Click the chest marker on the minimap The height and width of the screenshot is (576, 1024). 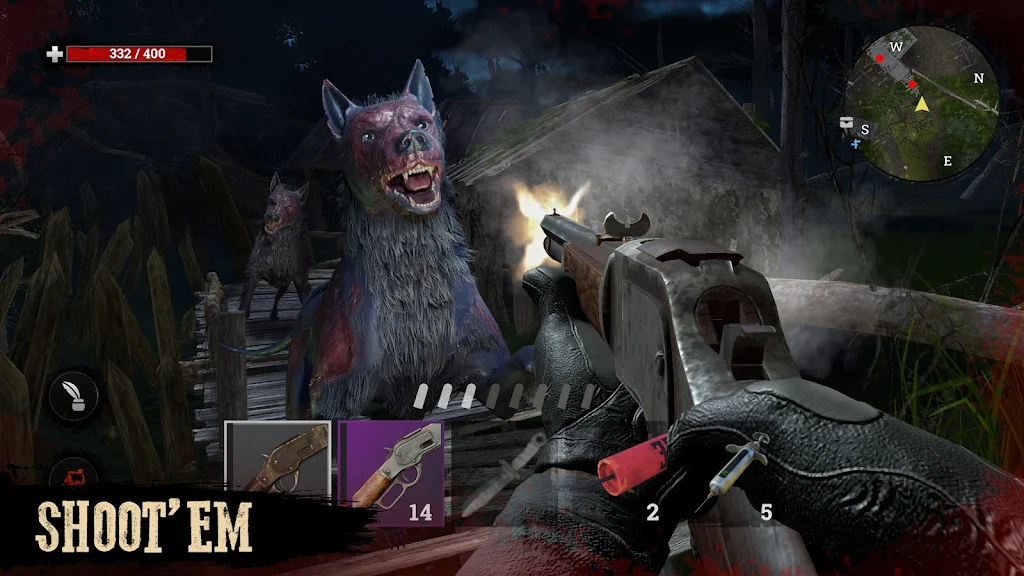coord(847,123)
